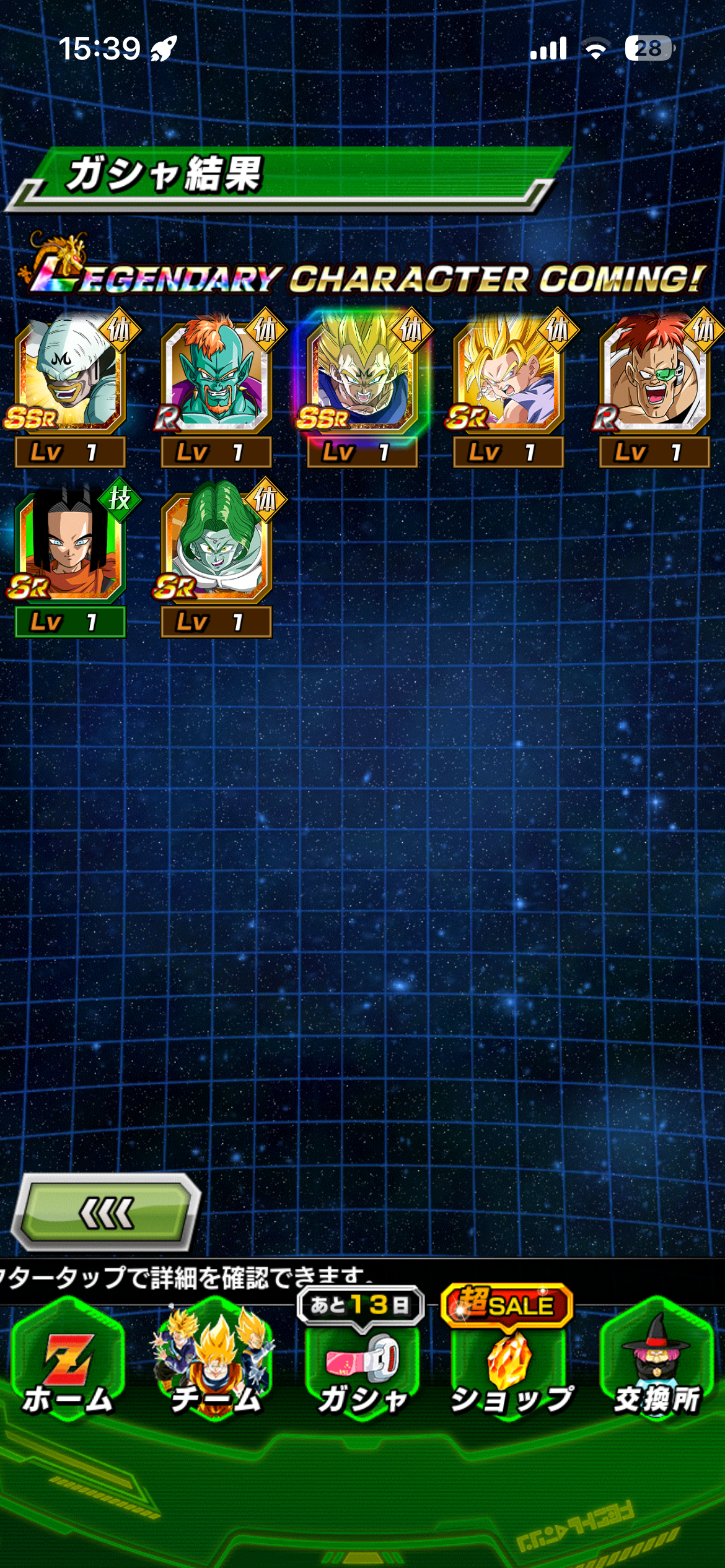The height and width of the screenshot is (1568, 725).
Task: Select the SSR Spopovich card
Action: (69, 378)
